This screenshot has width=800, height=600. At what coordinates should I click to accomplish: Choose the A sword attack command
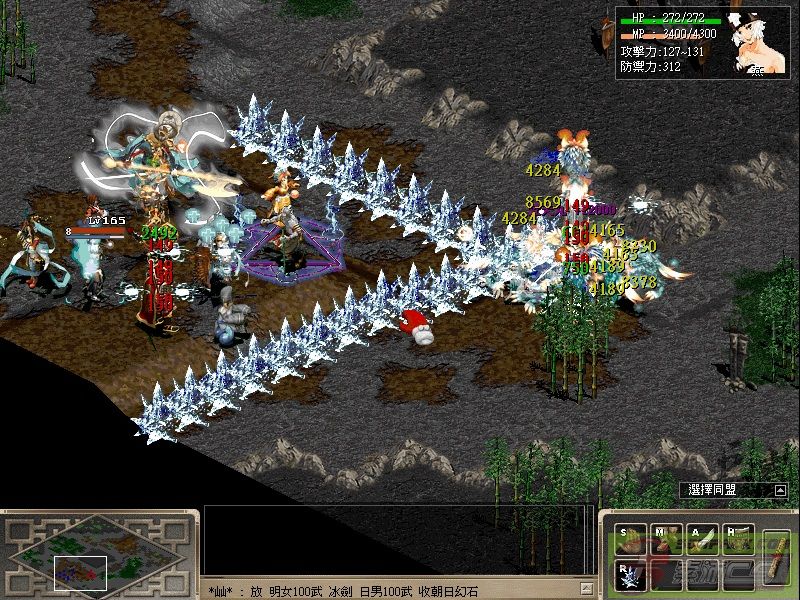pyautogui.click(x=703, y=538)
